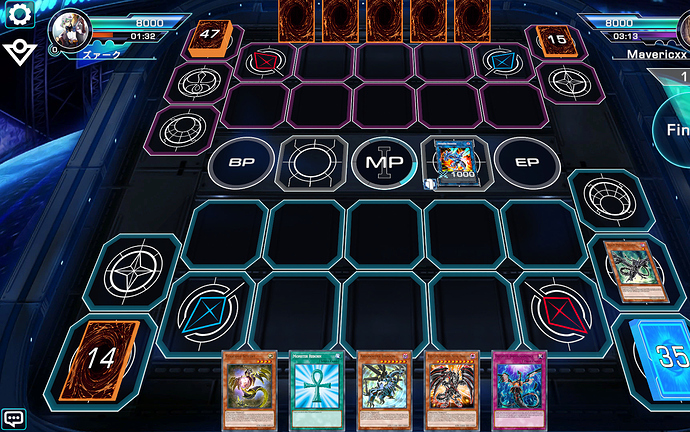
Task: Inspect the opponent's extra deck showing 15
Action: coord(553,41)
